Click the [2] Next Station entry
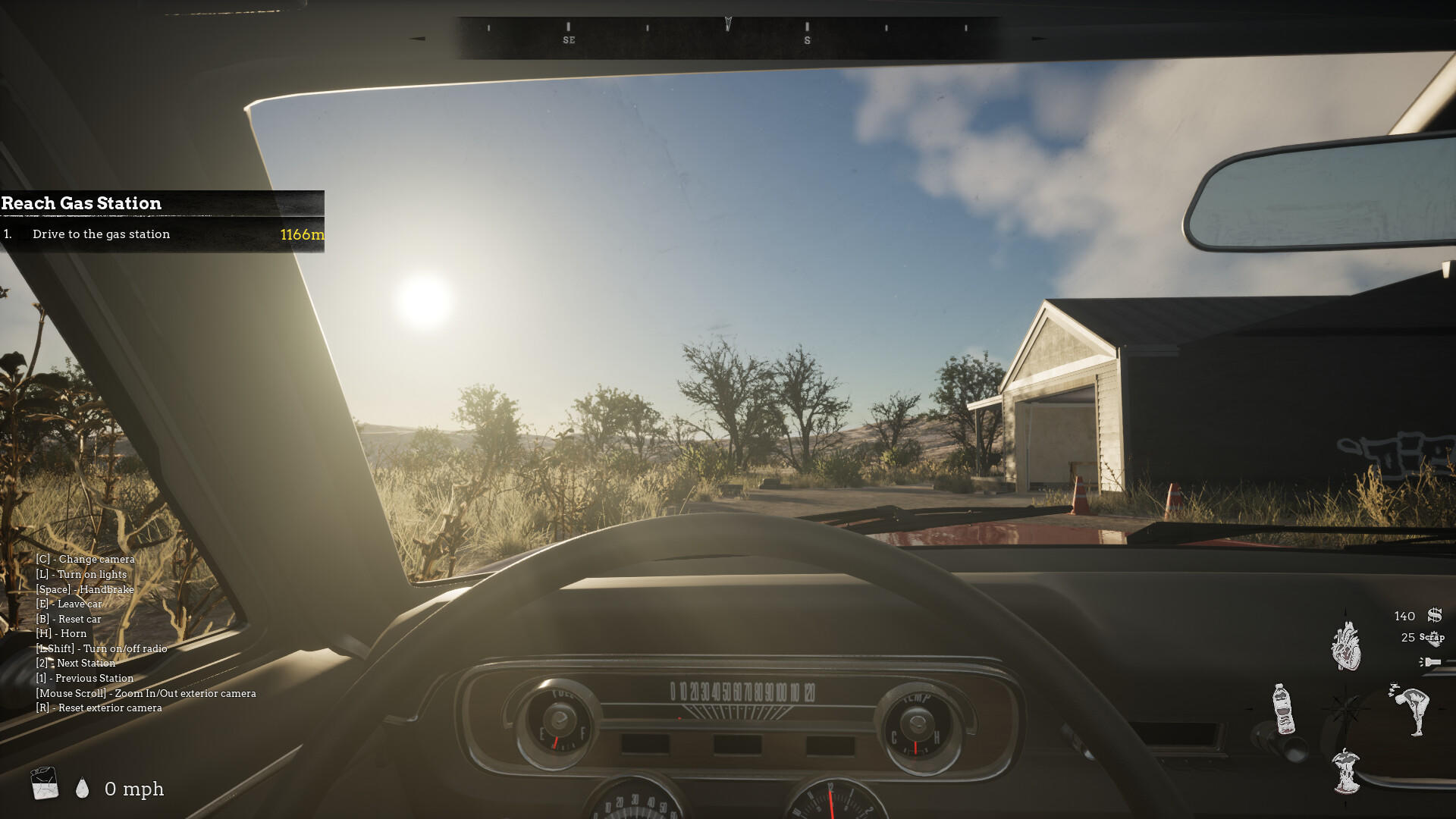This screenshot has width=1456, height=819. coord(76,663)
